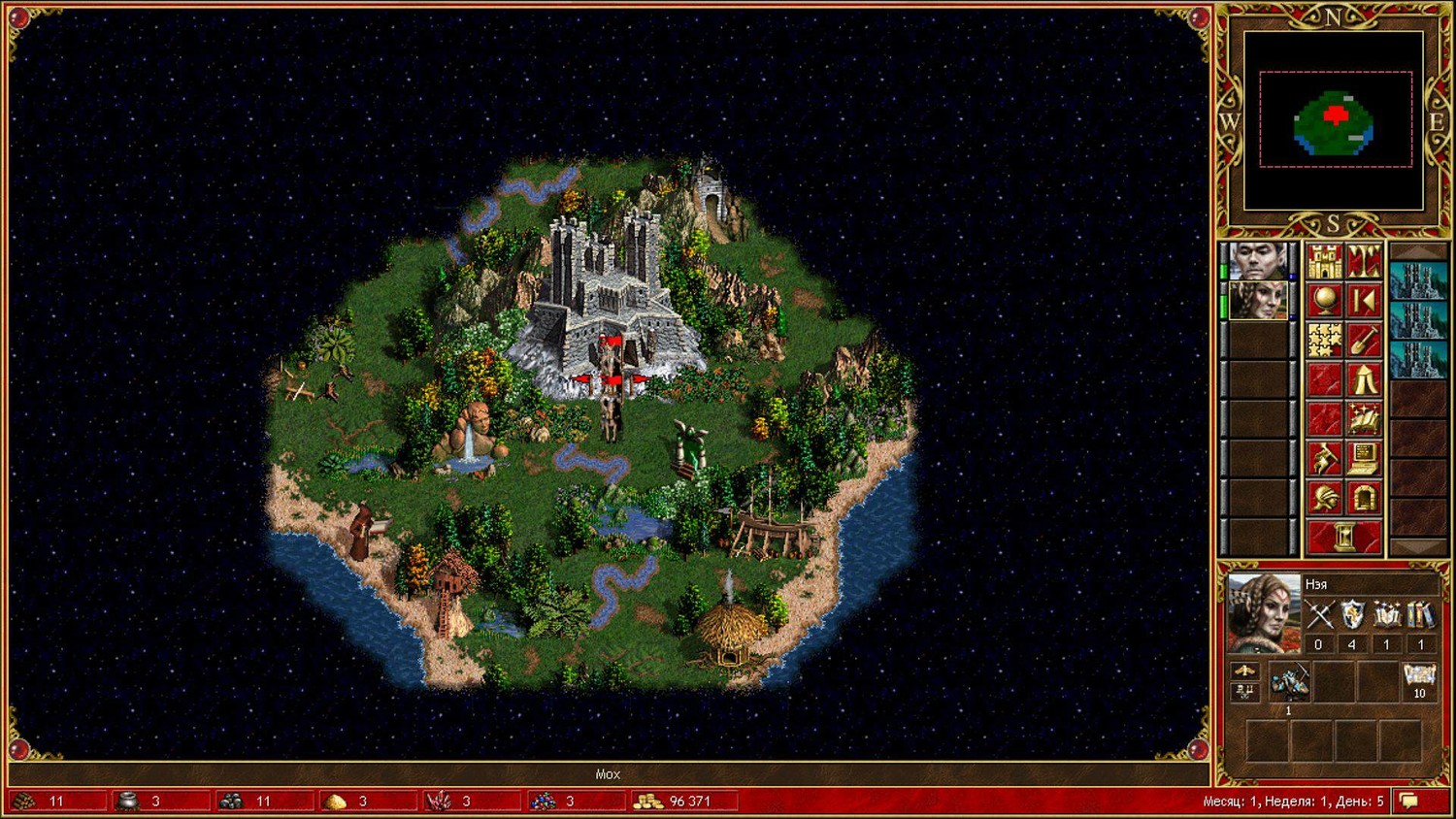This screenshot has height=819, width=1456.
Task: Click the horse and rider move button
Action: (x=1324, y=459)
